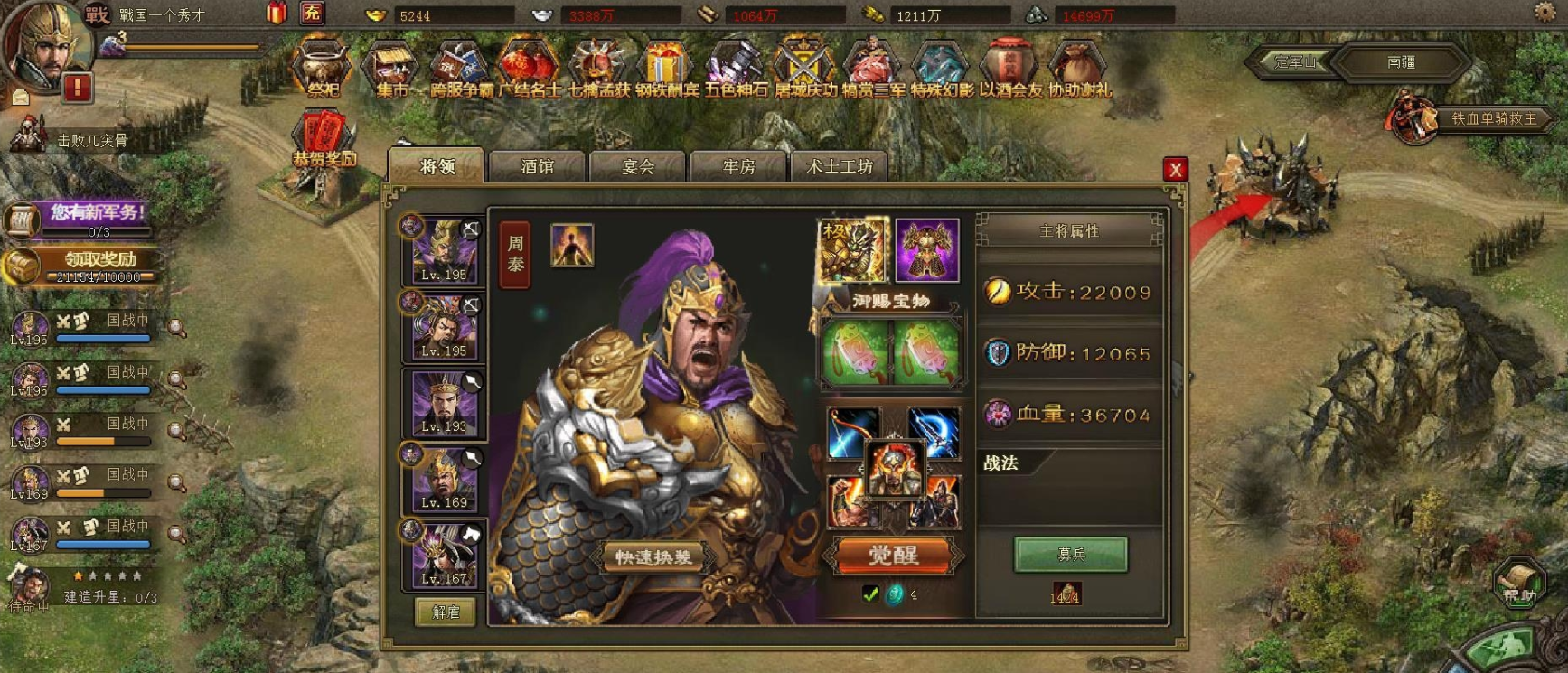Inspect the purple armor equipment slot
The width and height of the screenshot is (1568, 673).
tap(927, 250)
